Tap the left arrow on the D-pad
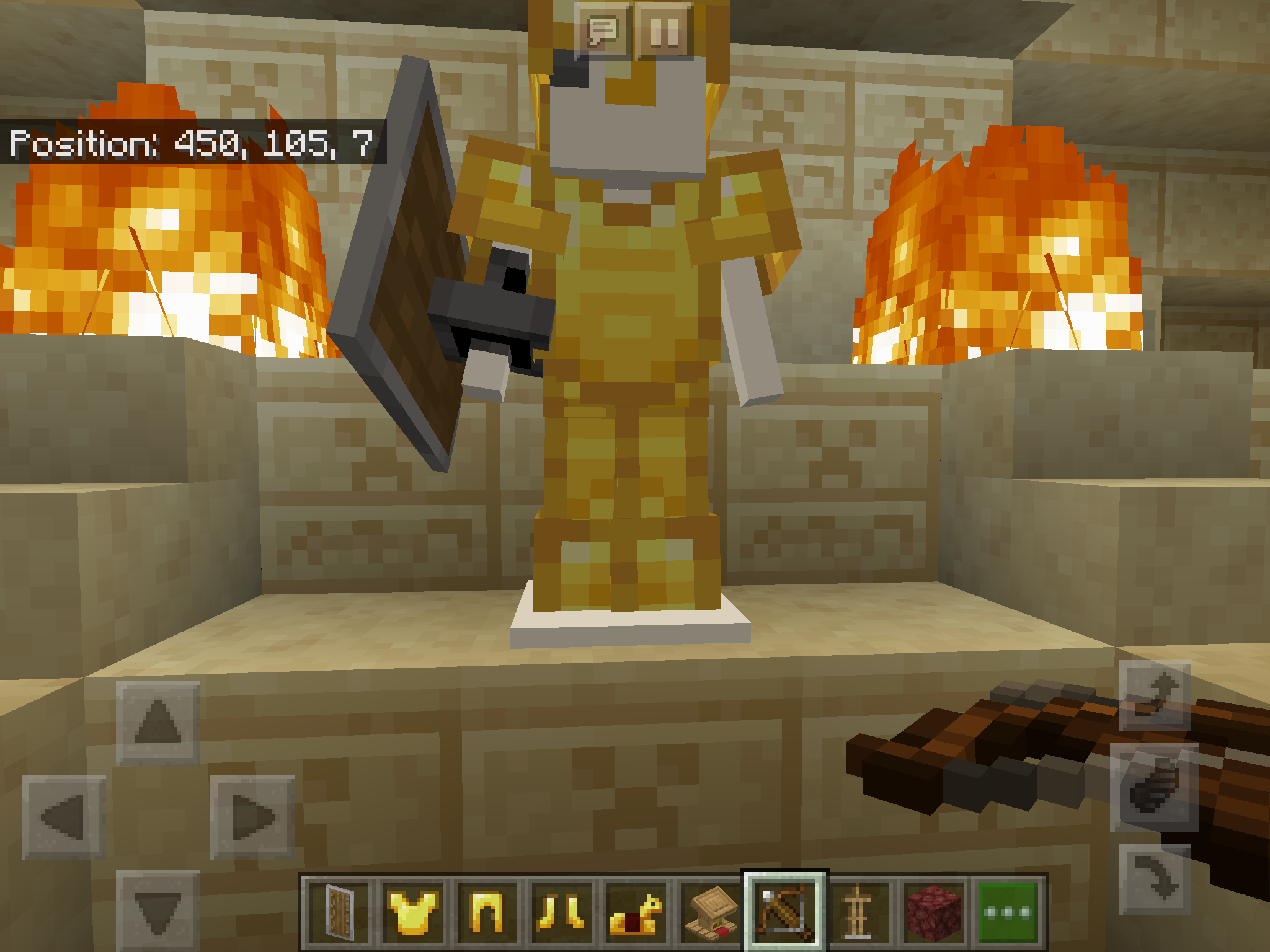1270x952 pixels. tap(64, 818)
